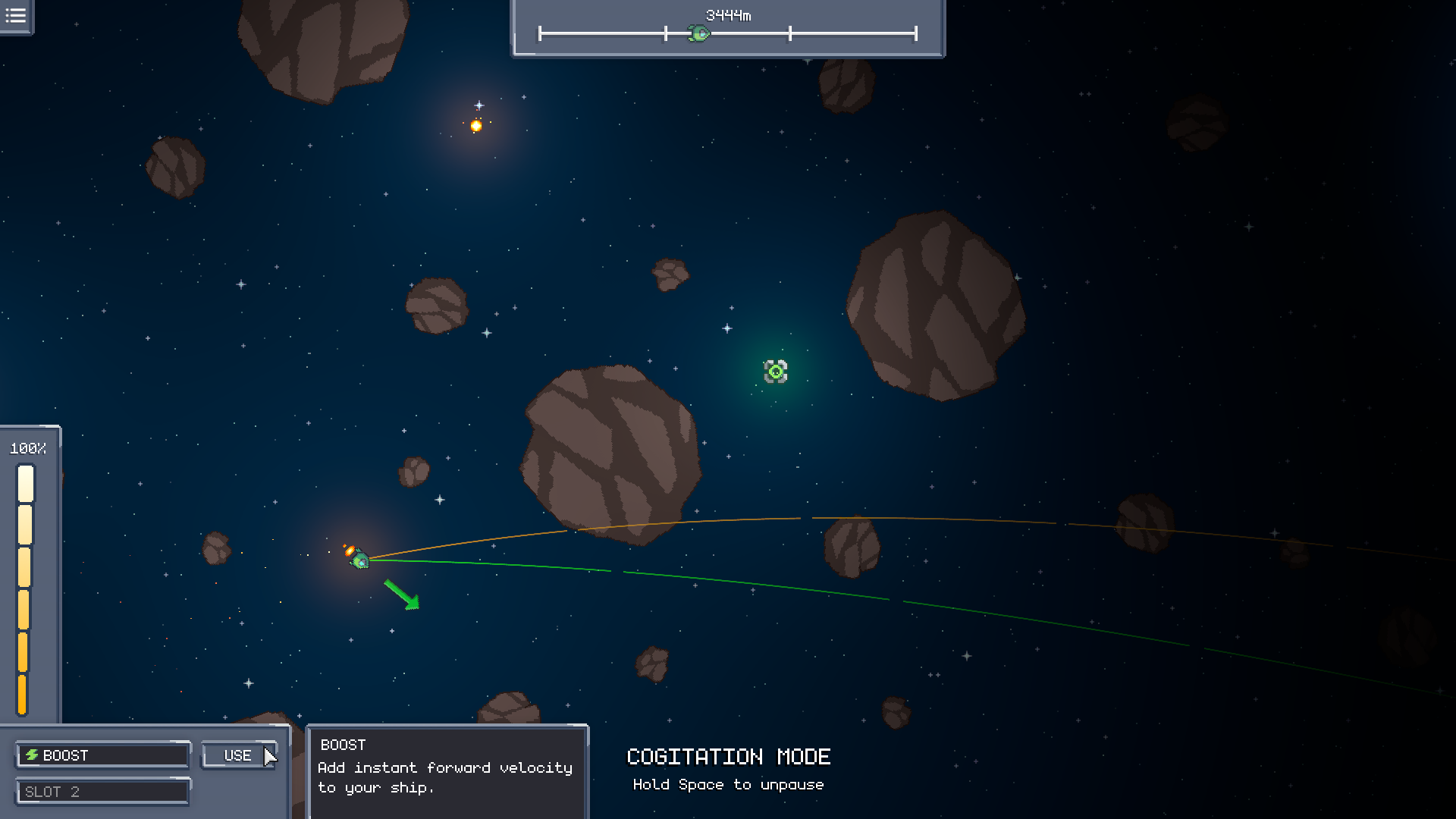Open the hamburger menu
This screenshot has height=819, width=1456.
coord(16,16)
